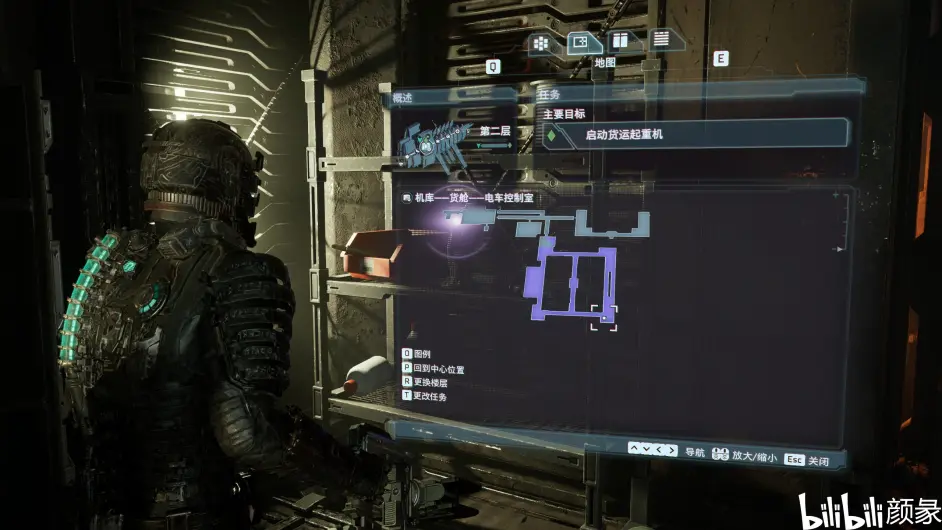This screenshot has width=942, height=530.
Task: Show the 图例 map legend
Action: click(x=416, y=354)
